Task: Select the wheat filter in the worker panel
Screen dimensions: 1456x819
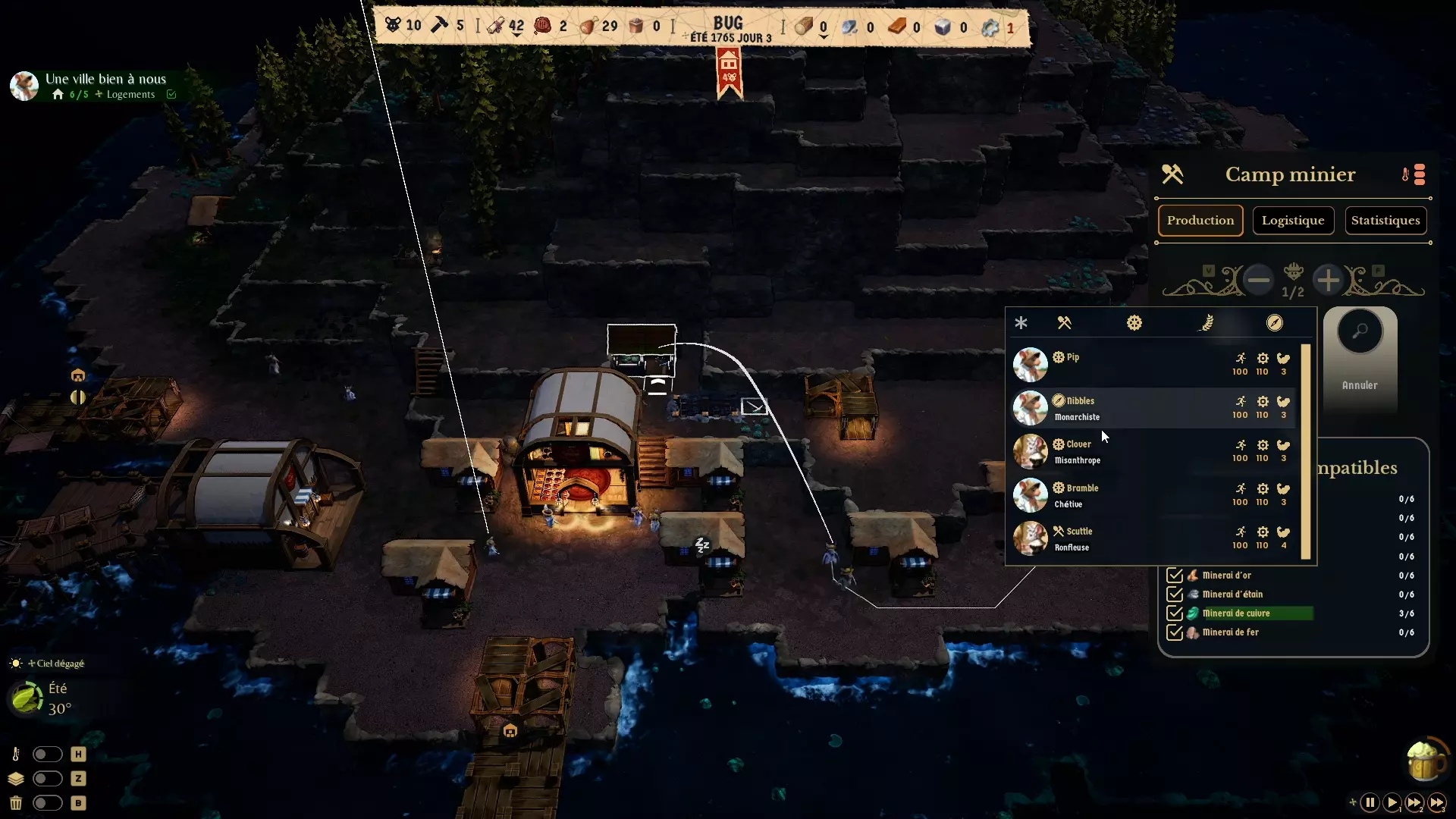Action: [x=1204, y=322]
